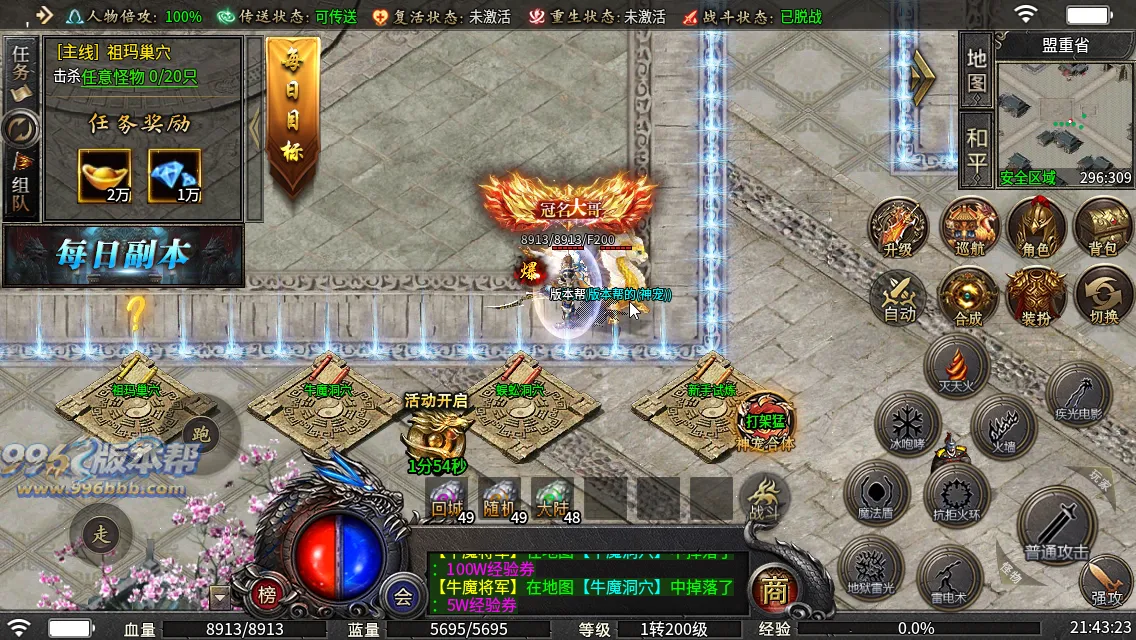The height and width of the screenshot is (640, 1136).
Task: Open the 每日目标 daily goals banner
Action: (x=292, y=115)
